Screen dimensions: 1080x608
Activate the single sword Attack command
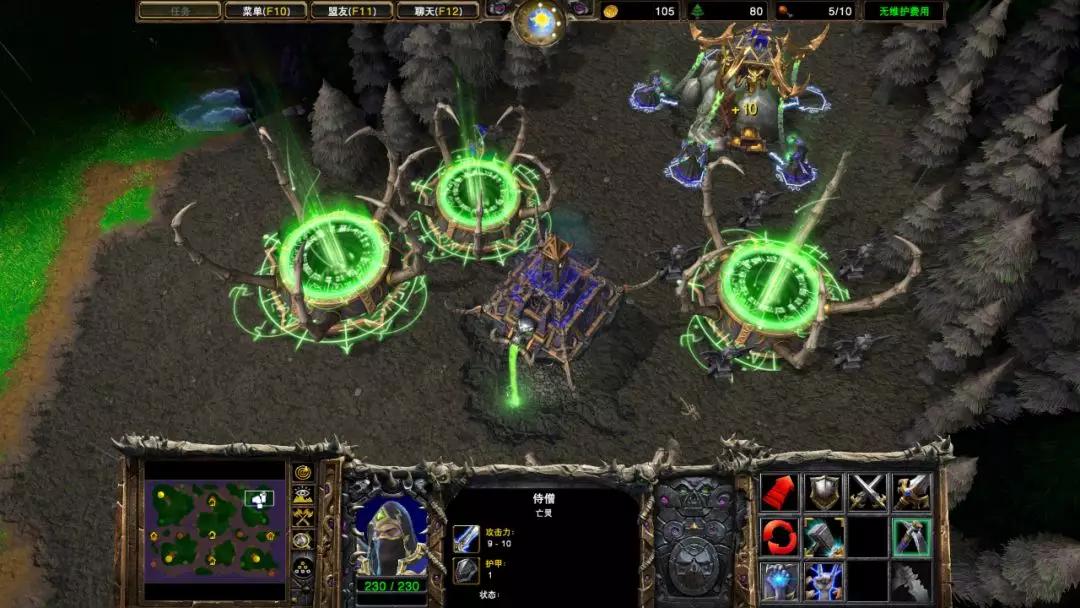pos(911,491)
